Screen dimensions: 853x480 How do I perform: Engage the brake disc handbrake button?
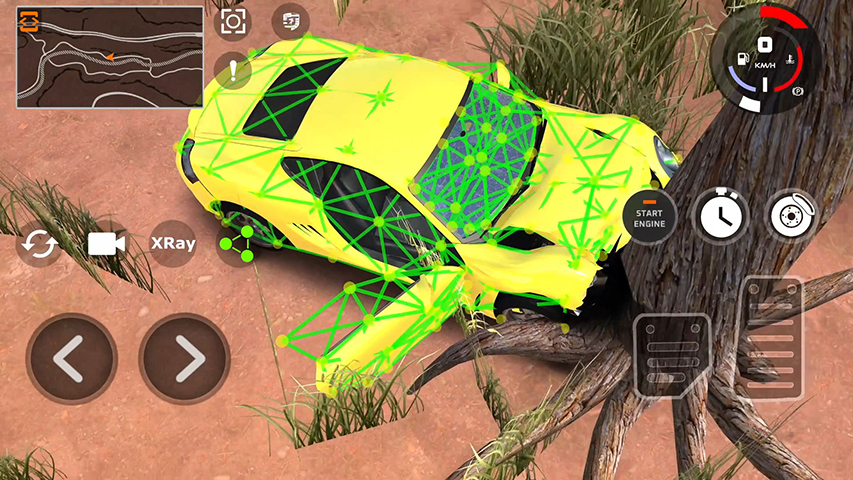pyautogui.click(x=792, y=214)
